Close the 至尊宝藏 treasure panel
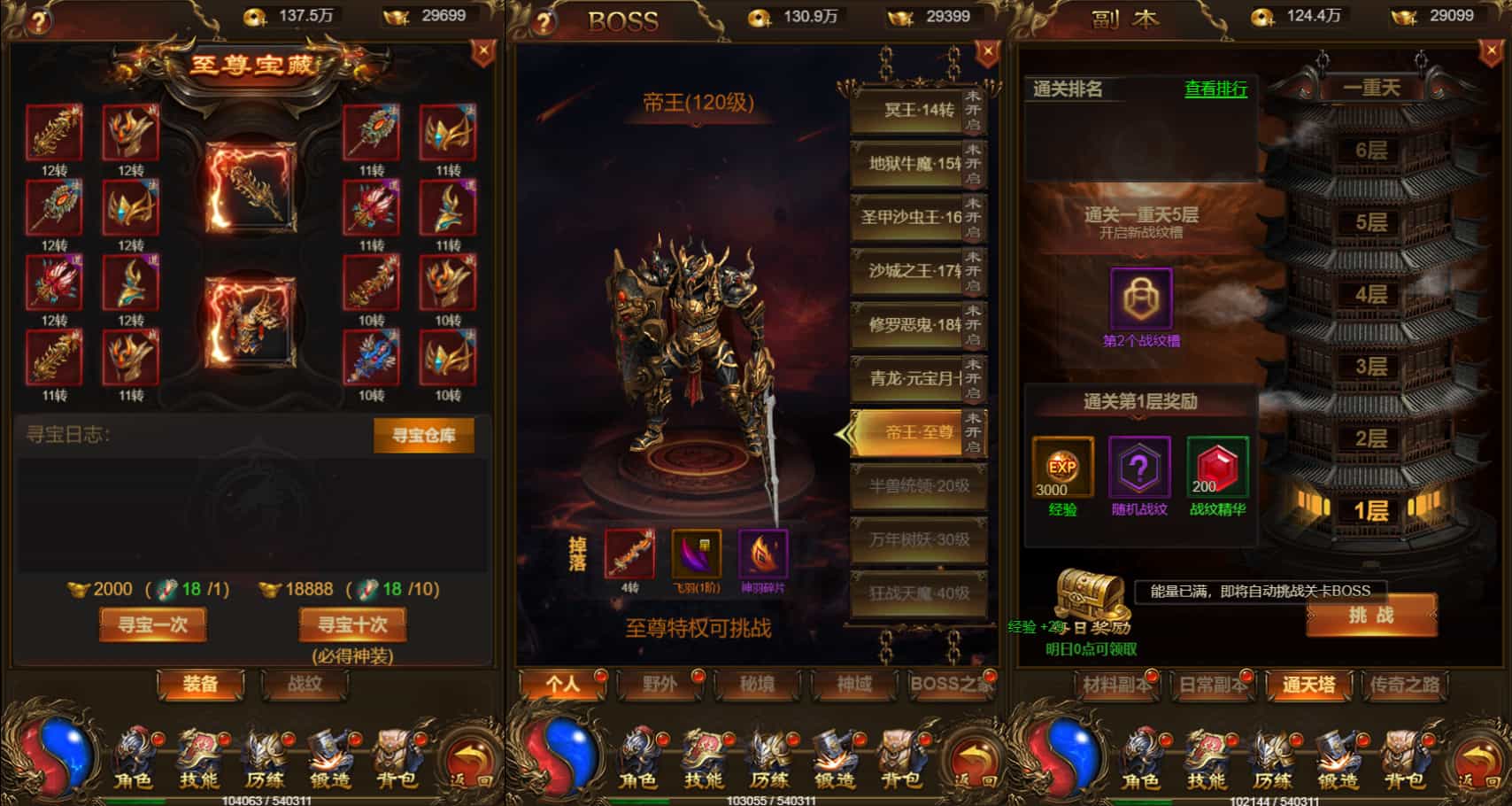Viewport: 1512px width, 806px height. click(482, 52)
